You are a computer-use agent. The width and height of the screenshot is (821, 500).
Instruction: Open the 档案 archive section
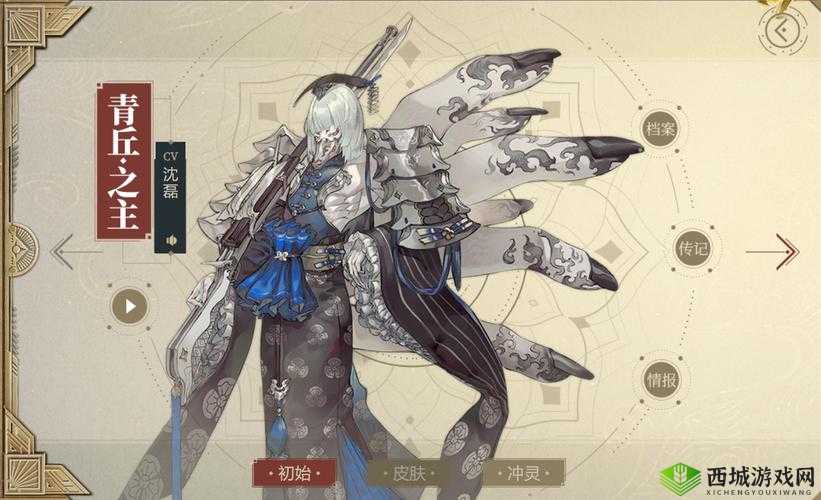(658, 130)
